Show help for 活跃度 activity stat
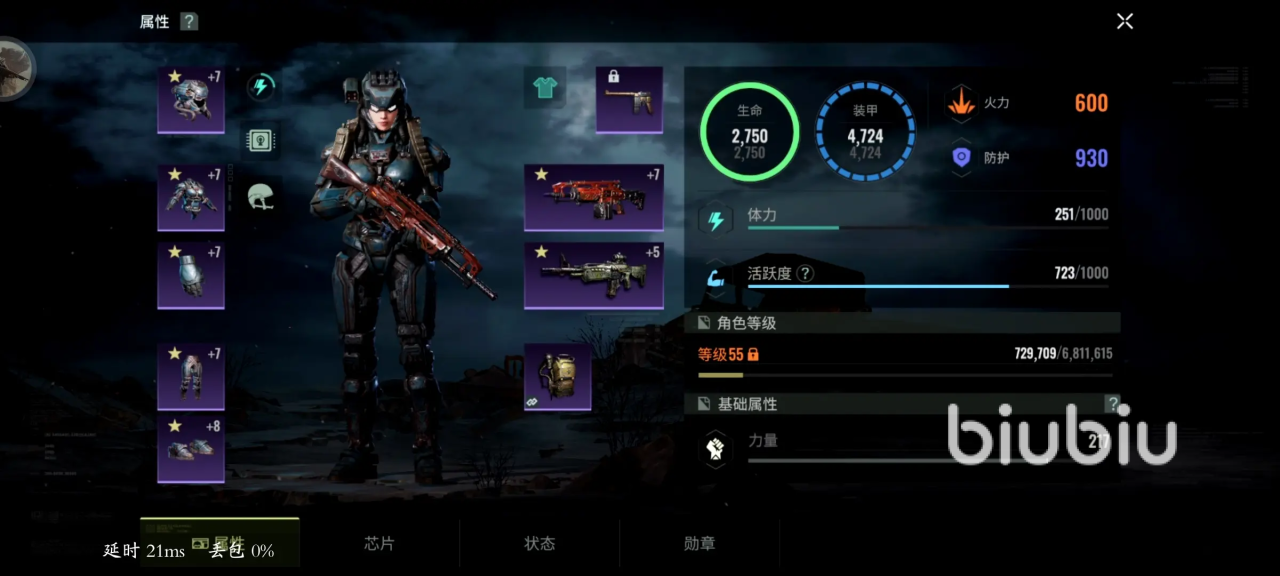Image resolution: width=1280 pixels, height=576 pixels. tap(805, 273)
